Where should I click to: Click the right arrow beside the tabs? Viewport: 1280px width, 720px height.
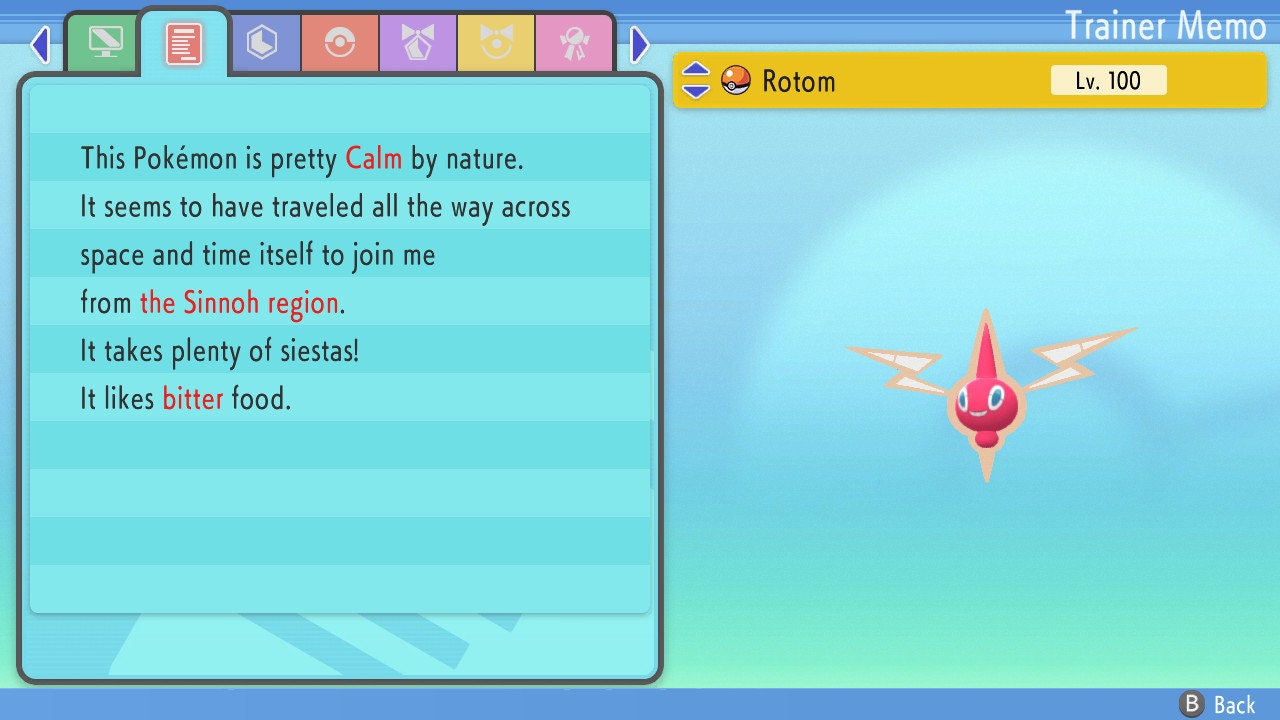click(x=640, y=44)
